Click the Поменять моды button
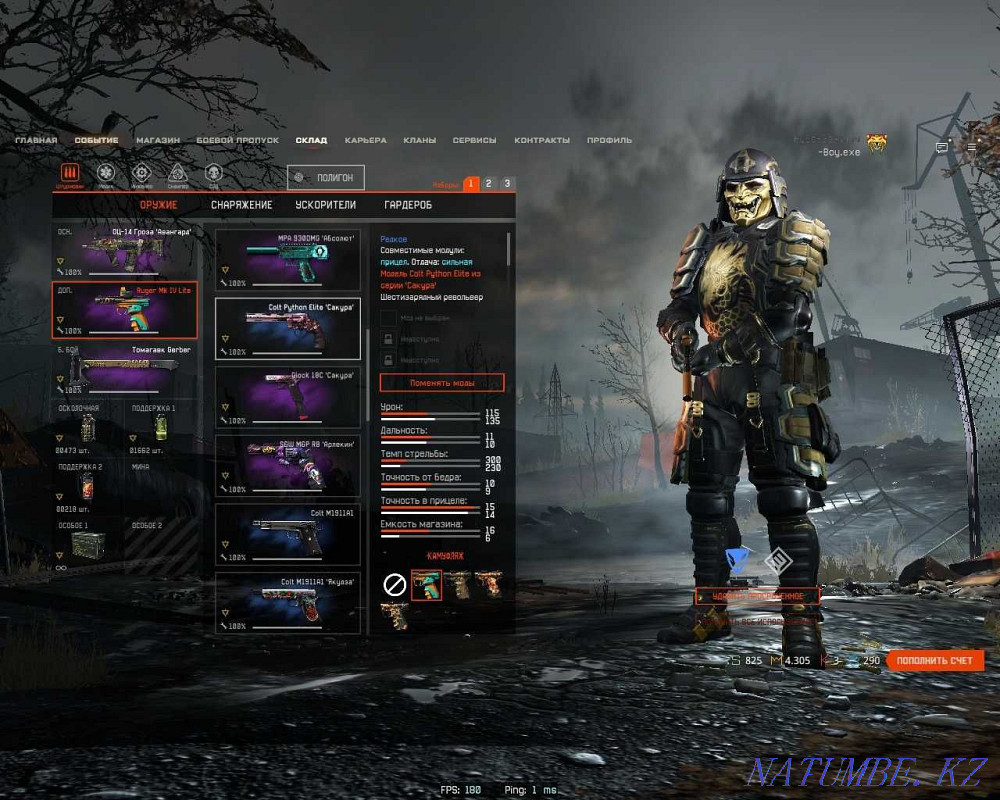 pyautogui.click(x=442, y=383)
